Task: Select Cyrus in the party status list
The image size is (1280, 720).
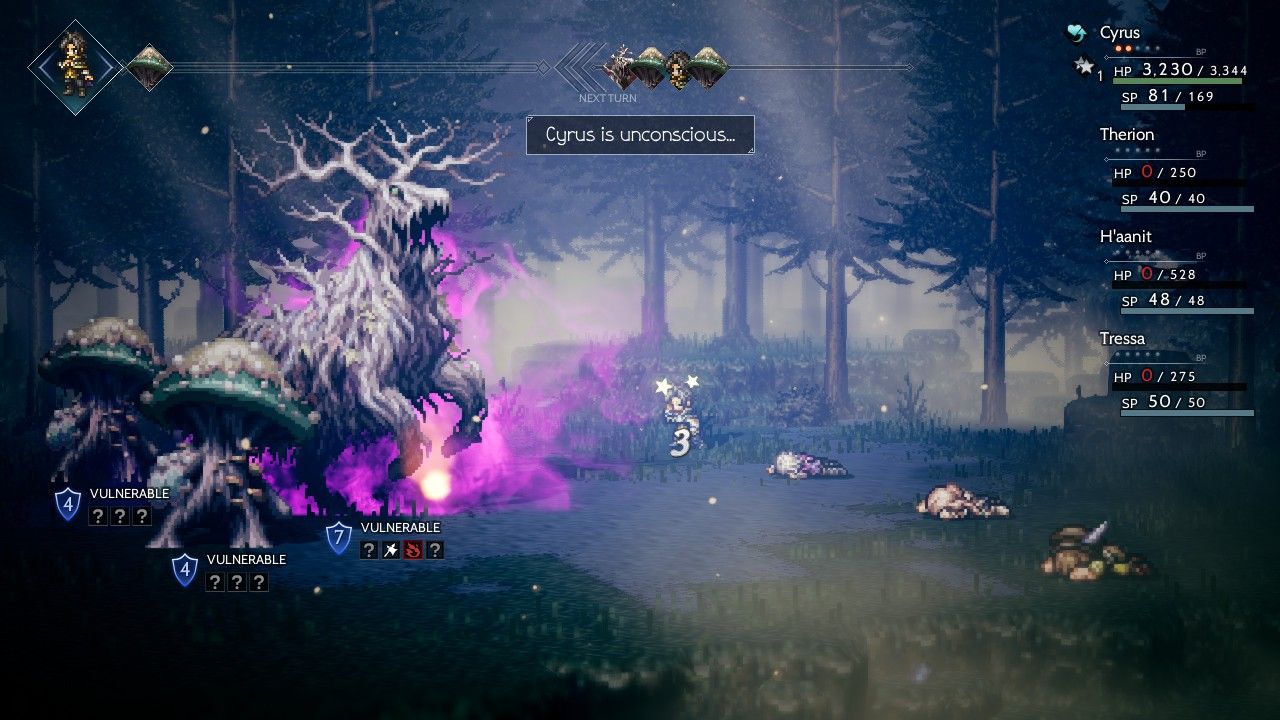Action: click(1120, 33)
